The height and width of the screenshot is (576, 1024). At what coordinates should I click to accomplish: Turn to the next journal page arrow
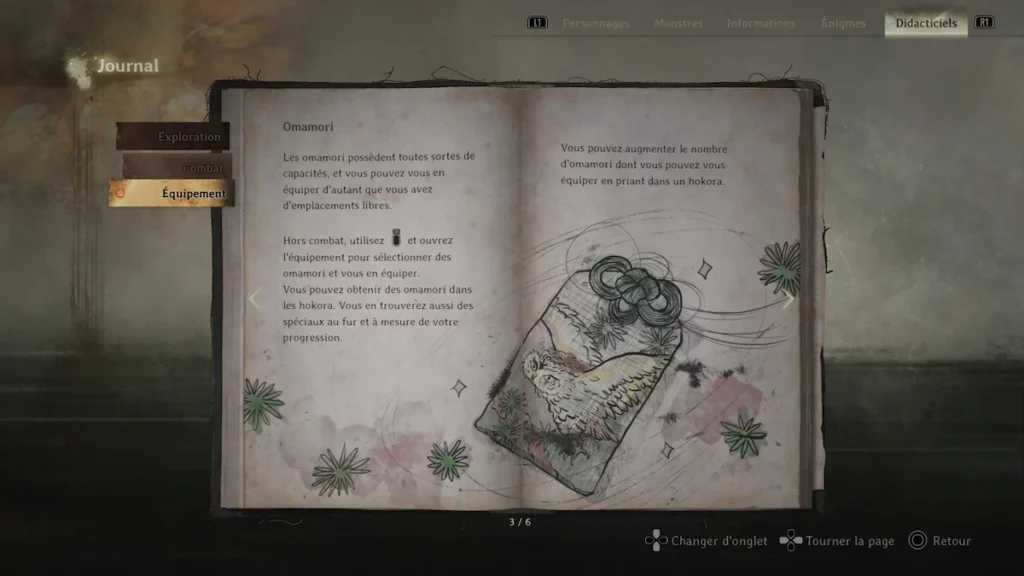pyautogui.click(x=788, y=299)
